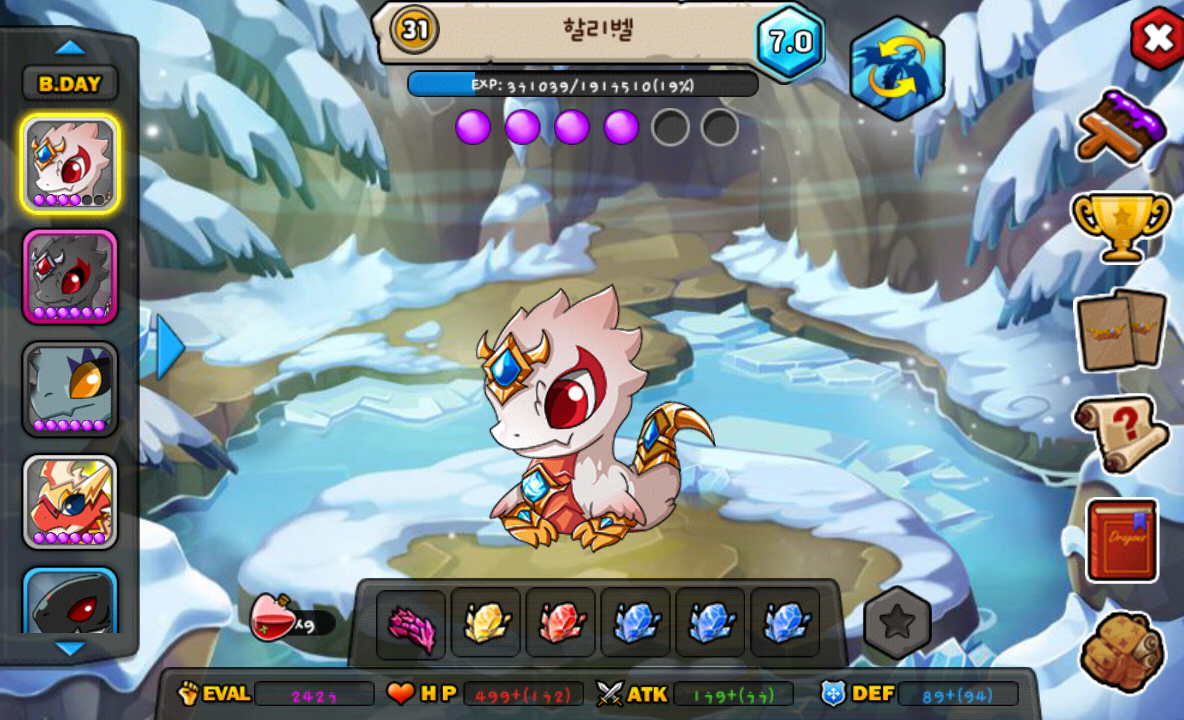Select the white dragon portrait
1184x720 pixels.
(x=70, y=163)
